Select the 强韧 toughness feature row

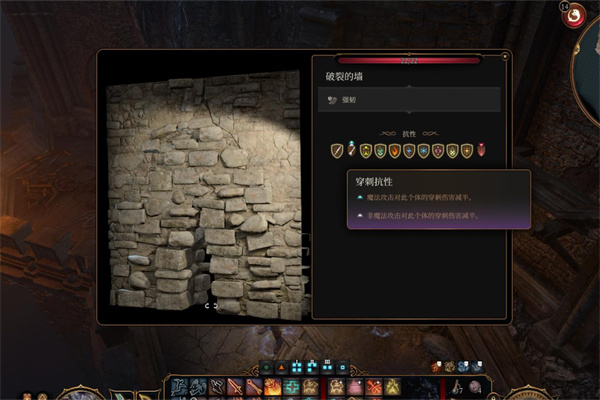click(410, 100)
